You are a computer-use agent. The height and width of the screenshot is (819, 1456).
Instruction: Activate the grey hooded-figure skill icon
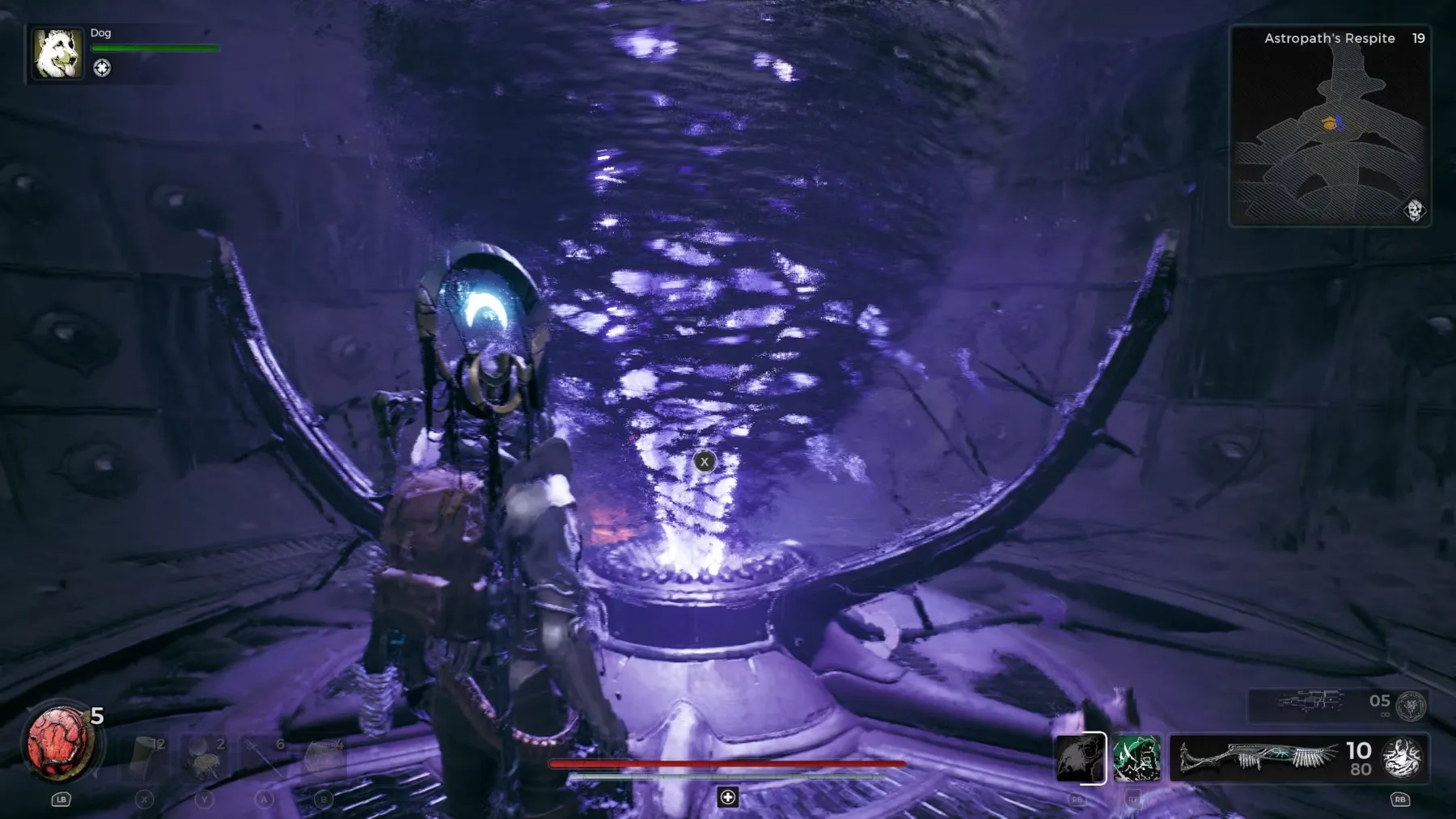click(1081, 758)
